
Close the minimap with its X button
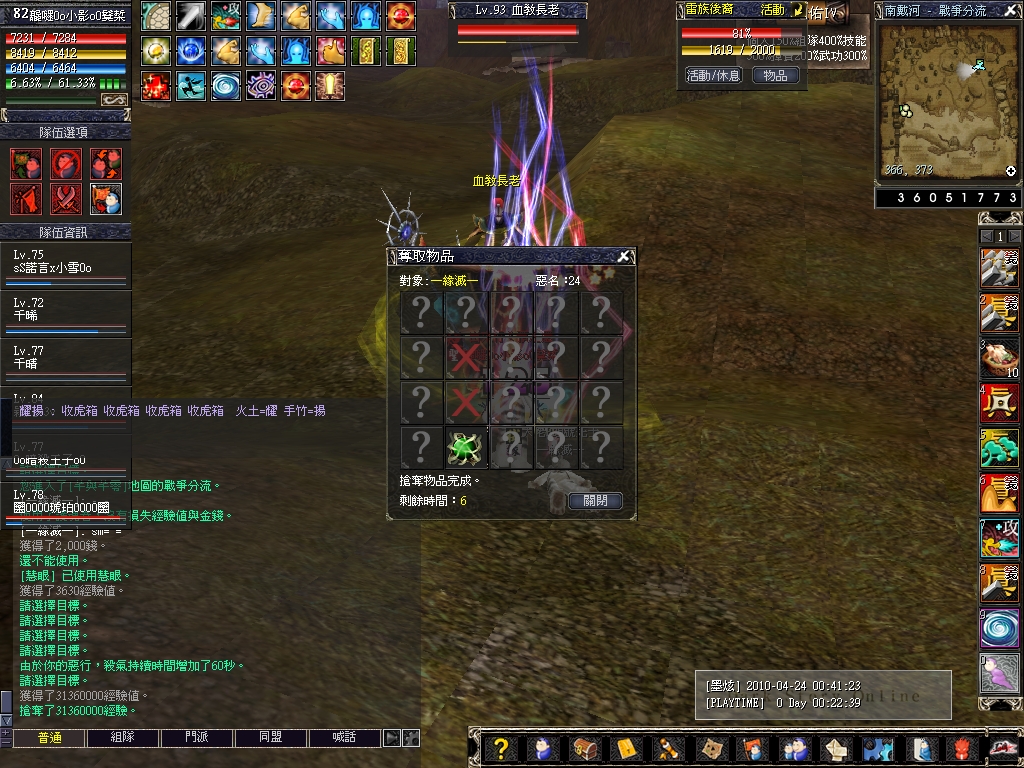[x=1010, y=10]
